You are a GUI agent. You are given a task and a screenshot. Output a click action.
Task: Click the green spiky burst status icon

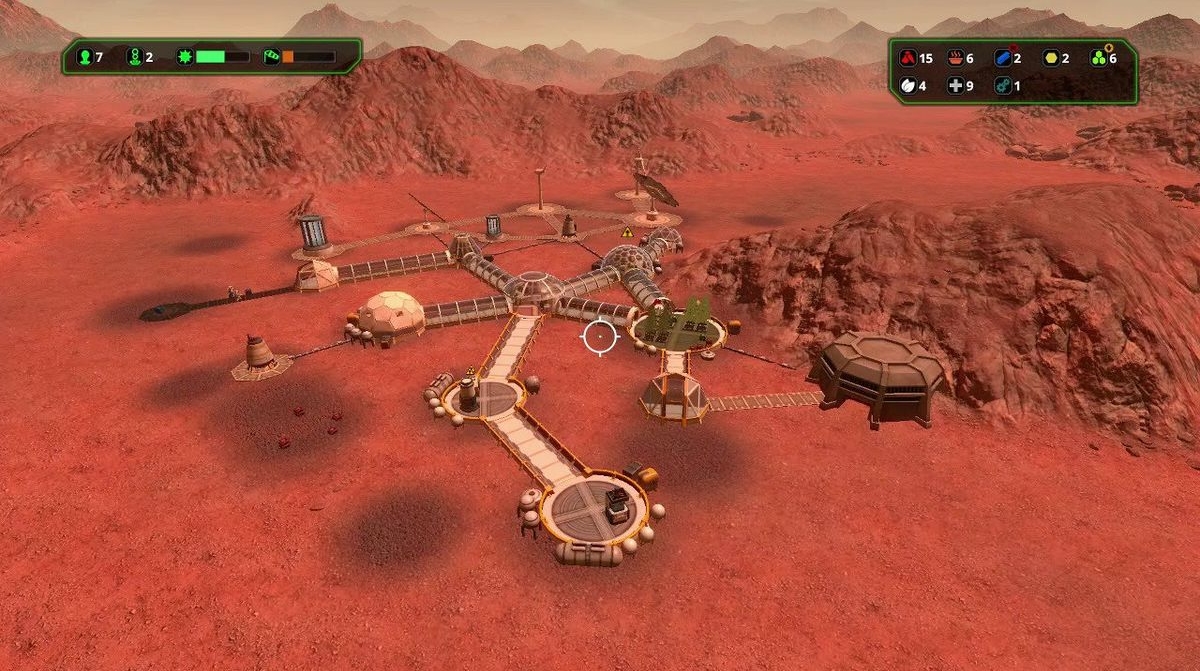[183, 57]
